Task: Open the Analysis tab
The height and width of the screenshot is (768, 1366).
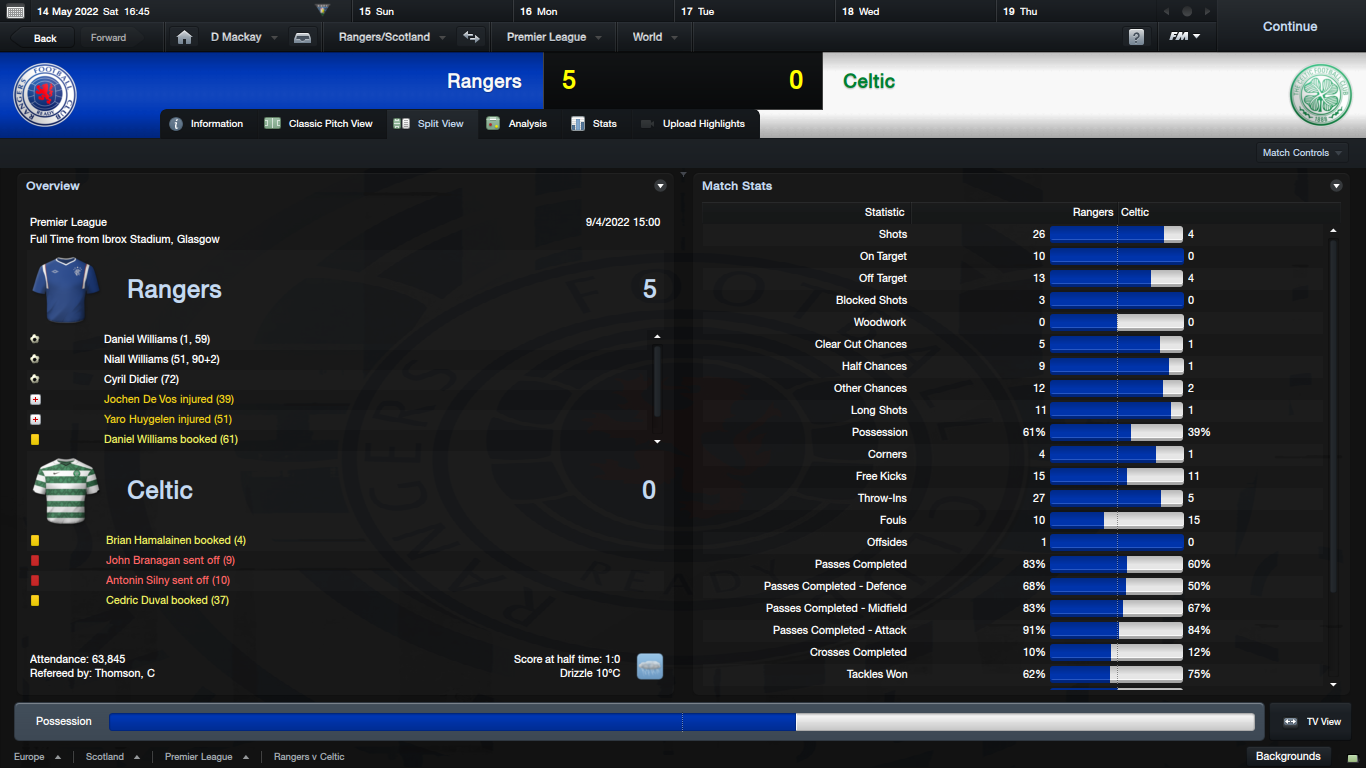Action: [517, 124]
